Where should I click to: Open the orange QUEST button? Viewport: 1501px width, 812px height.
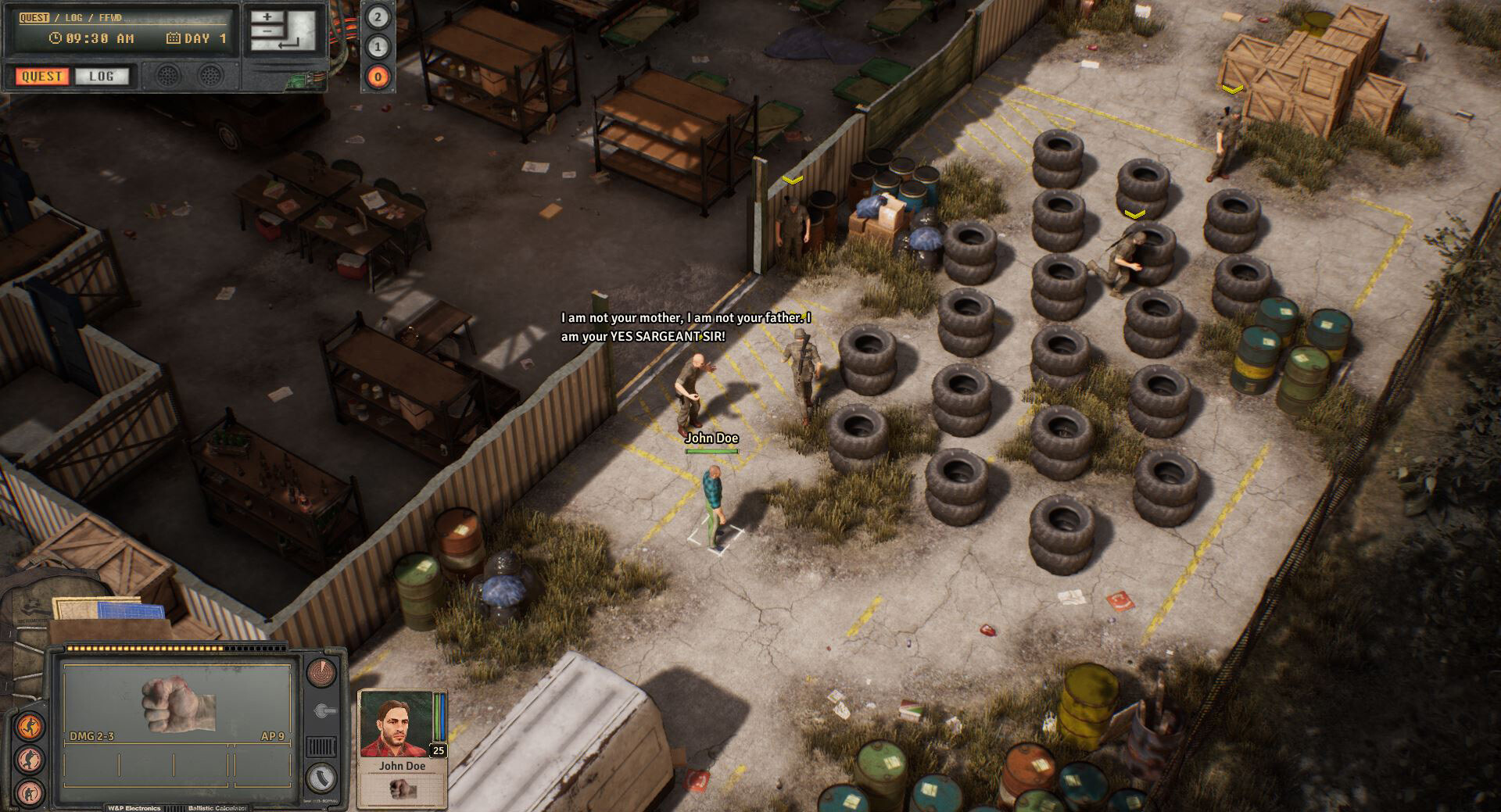[x=41, y=76]
